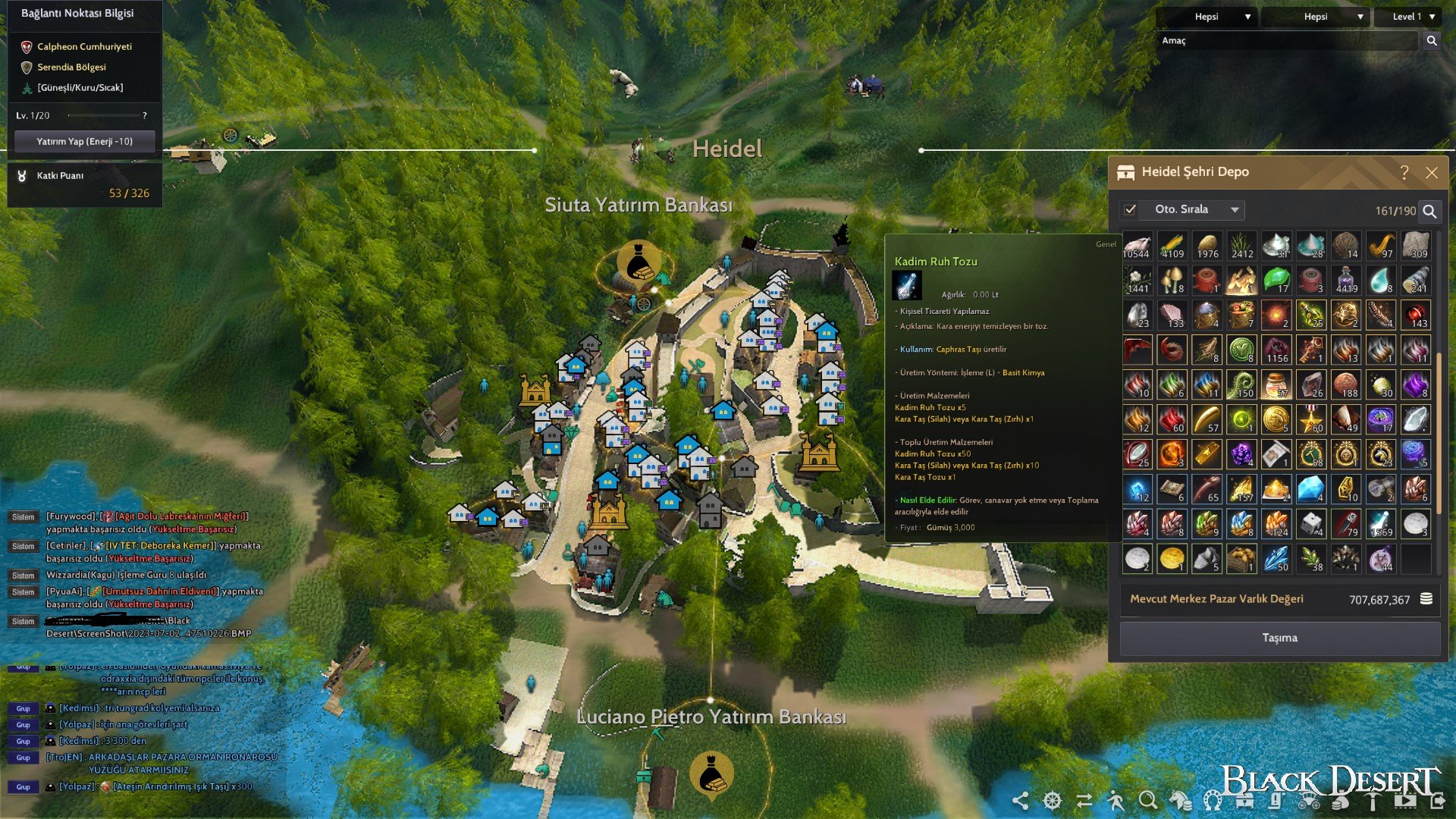1456x819 pixels.
Task: Click the exit icon in the bottom toolbar
Action: [1438, 801]
